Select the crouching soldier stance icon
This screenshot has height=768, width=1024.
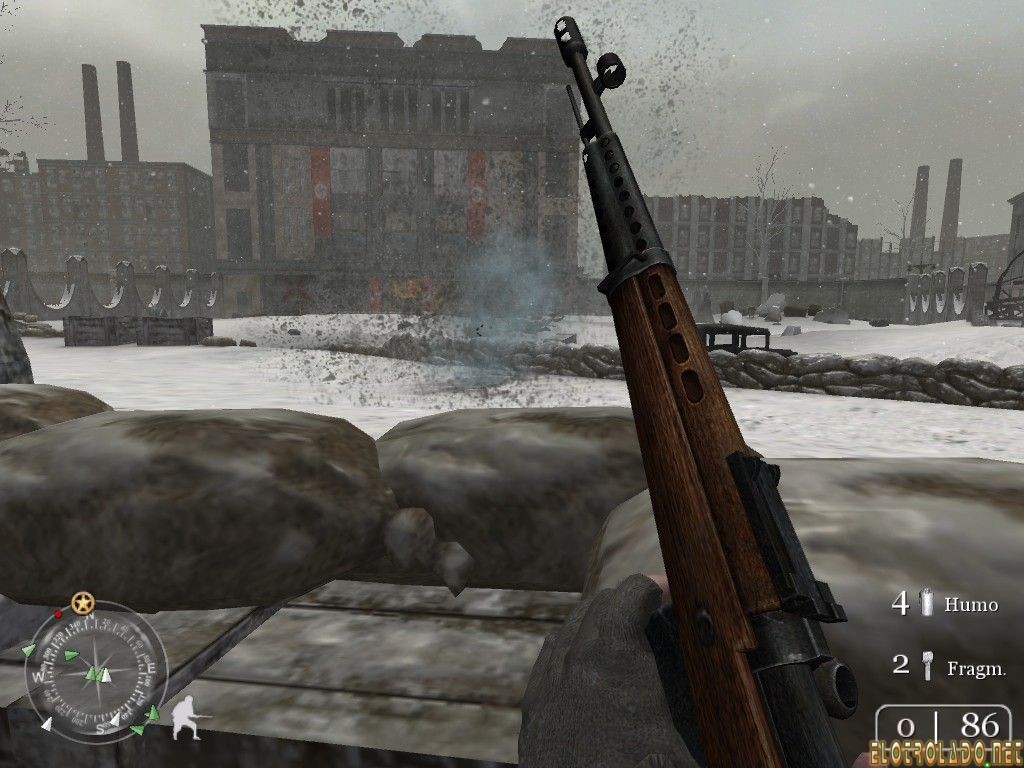click(x=185, y=718)
